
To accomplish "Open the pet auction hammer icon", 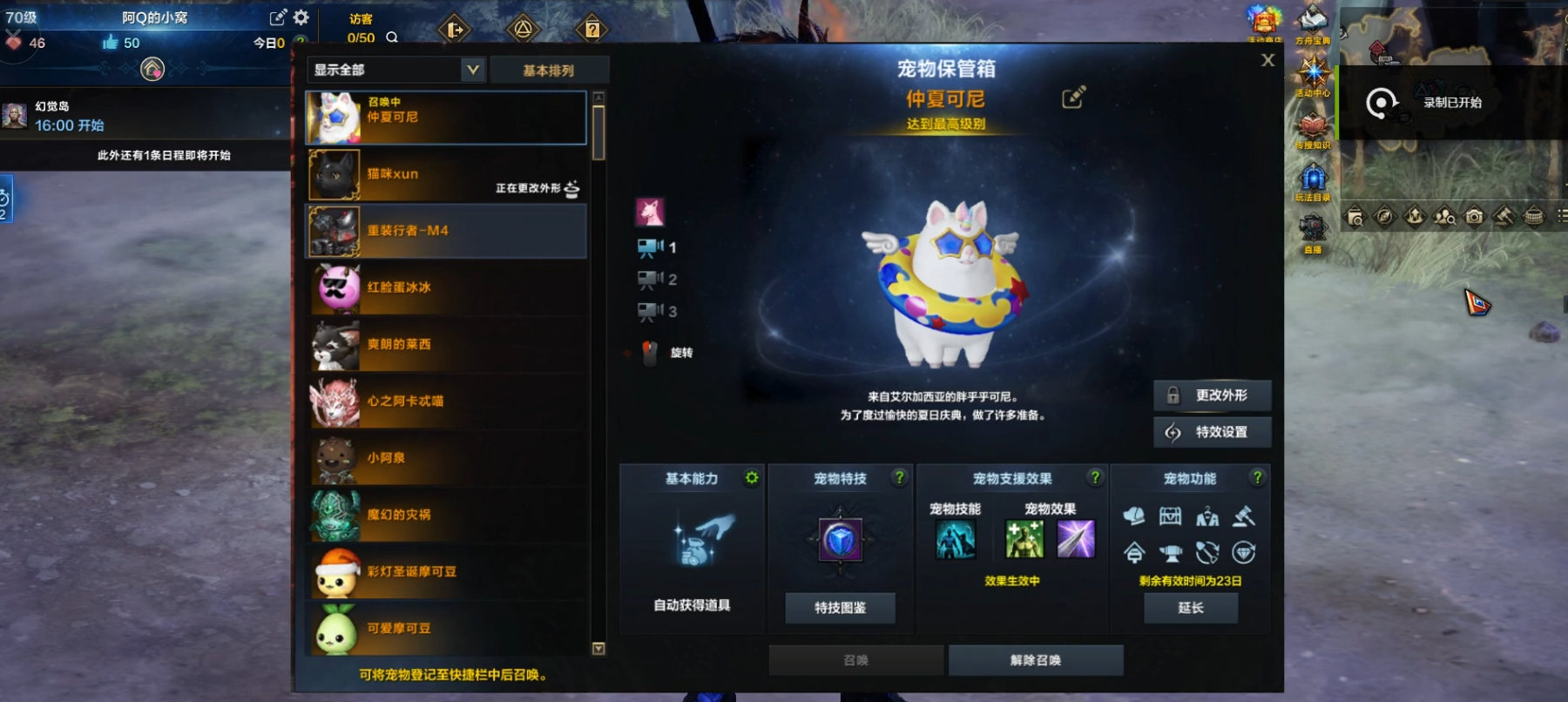I will point(1244,516).
